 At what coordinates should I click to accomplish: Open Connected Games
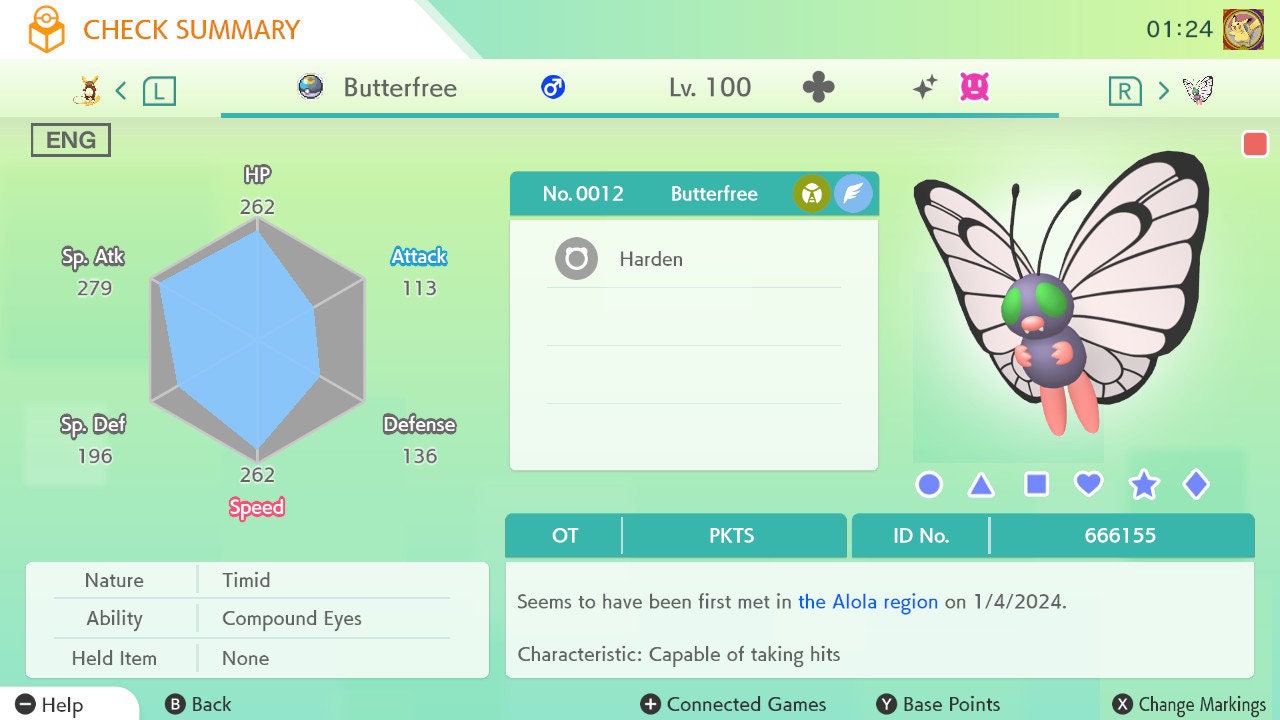pyautogui.click(x=734, y=705)
